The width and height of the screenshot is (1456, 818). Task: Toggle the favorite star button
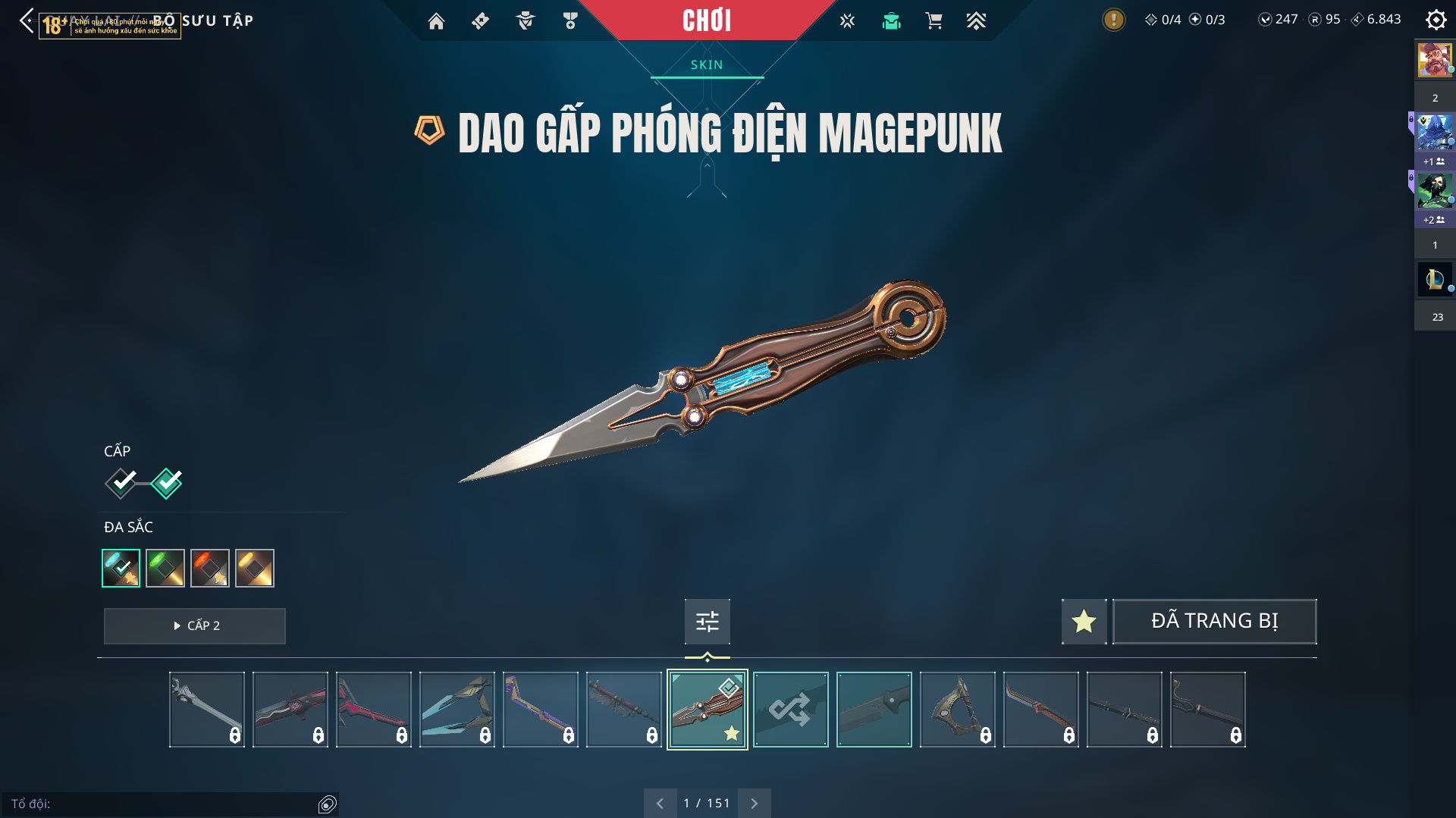(1084, 622)
